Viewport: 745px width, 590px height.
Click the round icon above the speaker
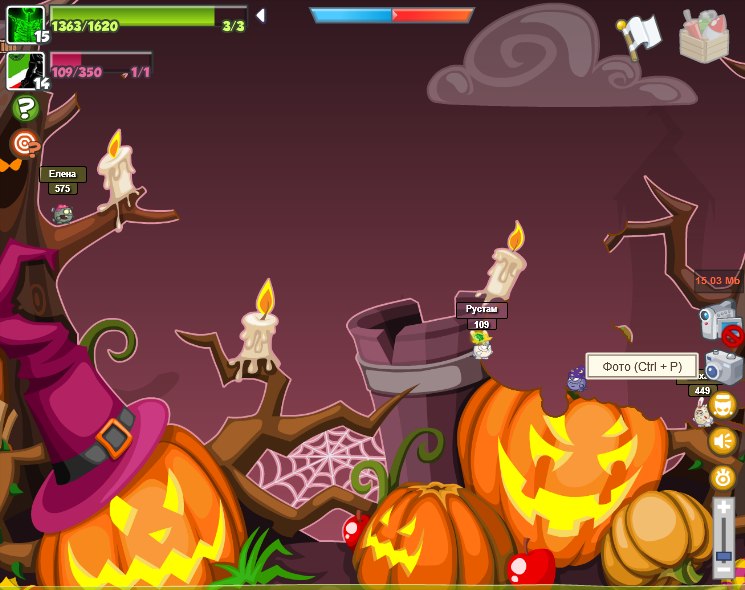pyautogui.click(x=723, y=405)
